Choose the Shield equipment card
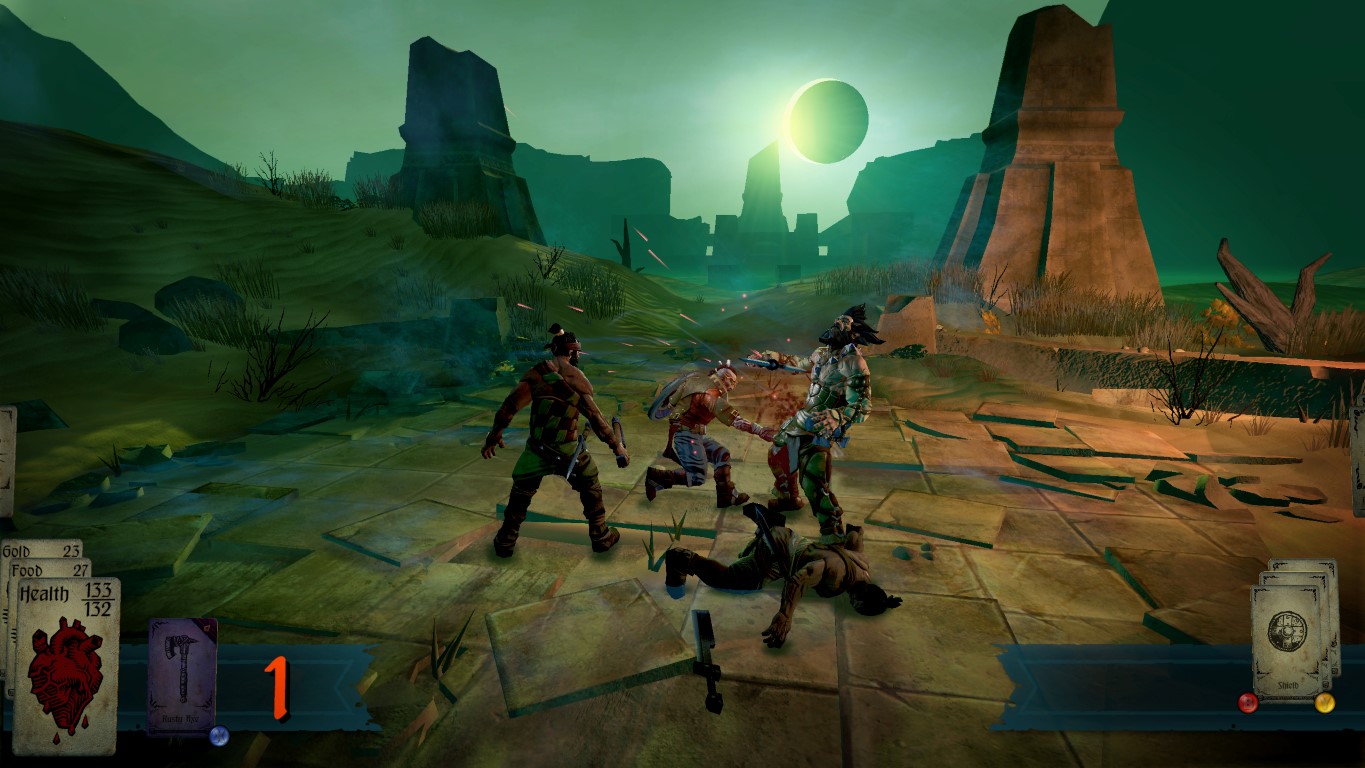Viewport: 1365px width, 768px height. [x=1285, y=641]
